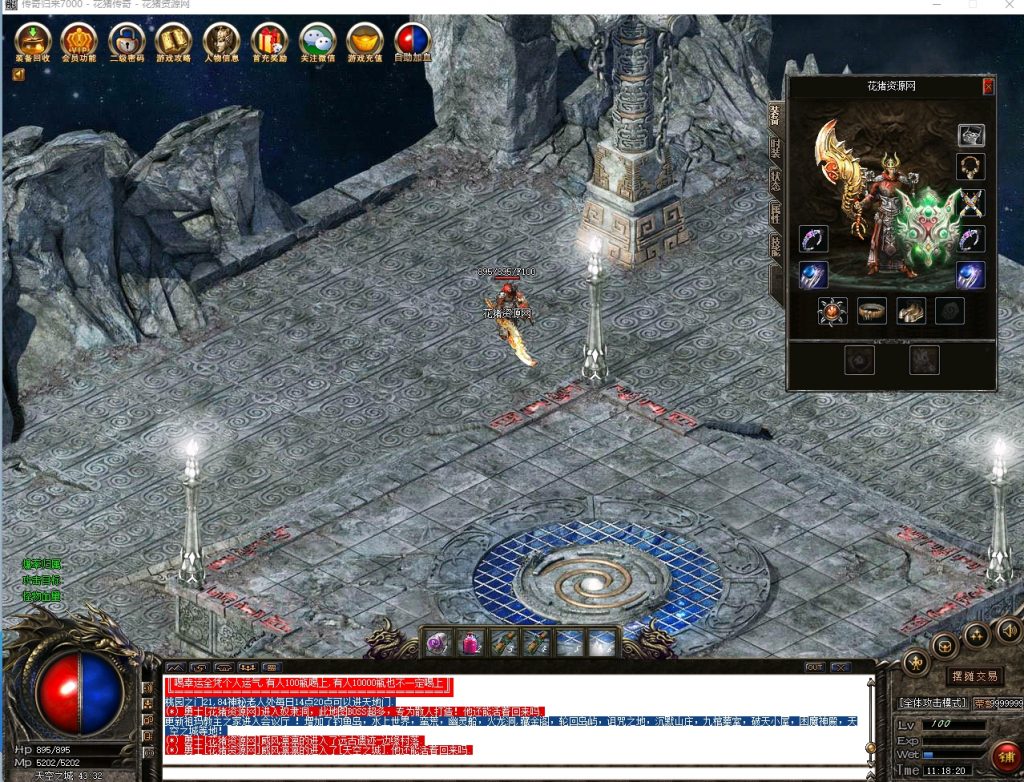
Task: Open the red 铺 shop button
Action: [x=1003, y=754]
